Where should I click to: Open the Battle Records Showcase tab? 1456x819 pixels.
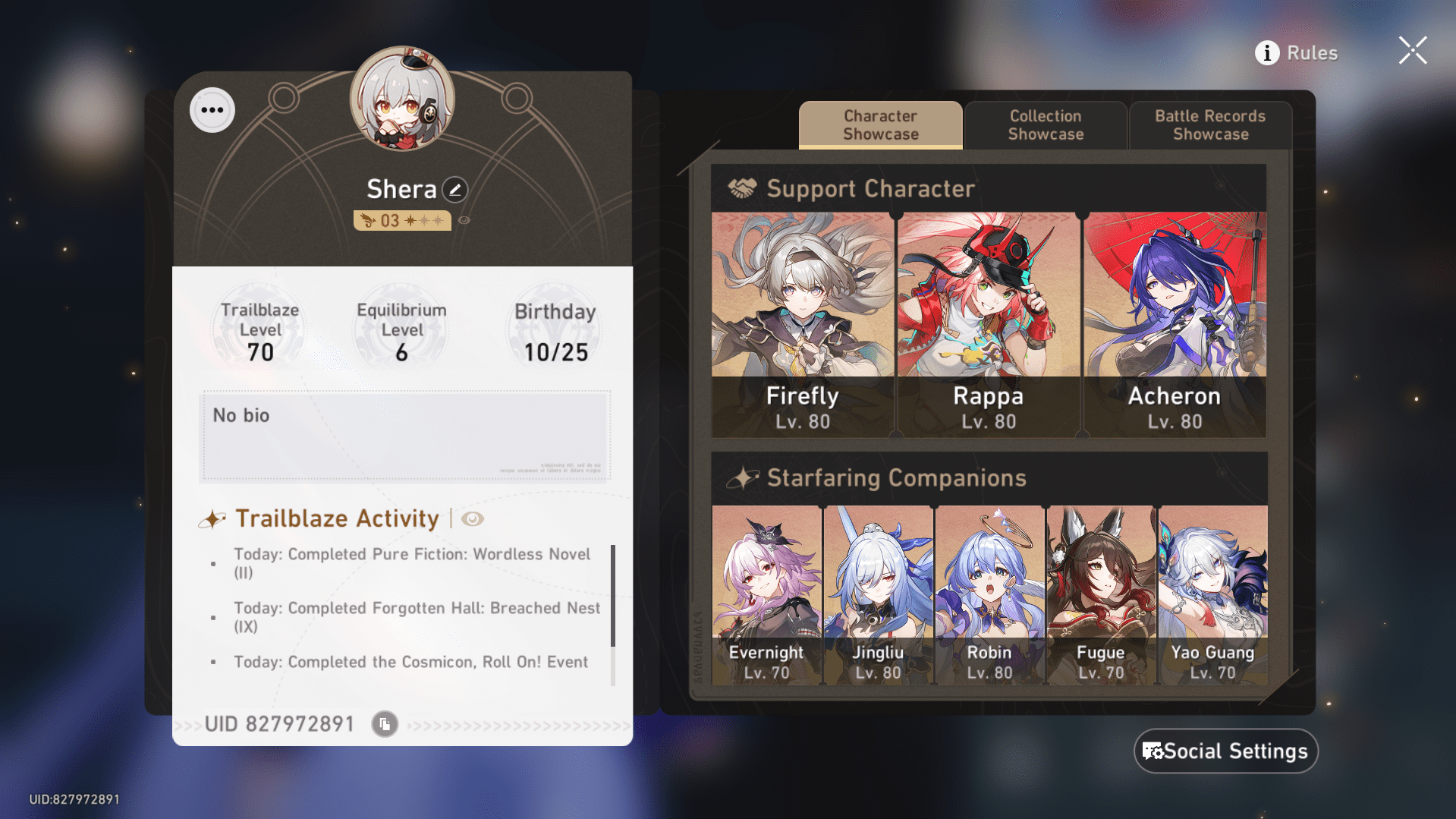1209,125
